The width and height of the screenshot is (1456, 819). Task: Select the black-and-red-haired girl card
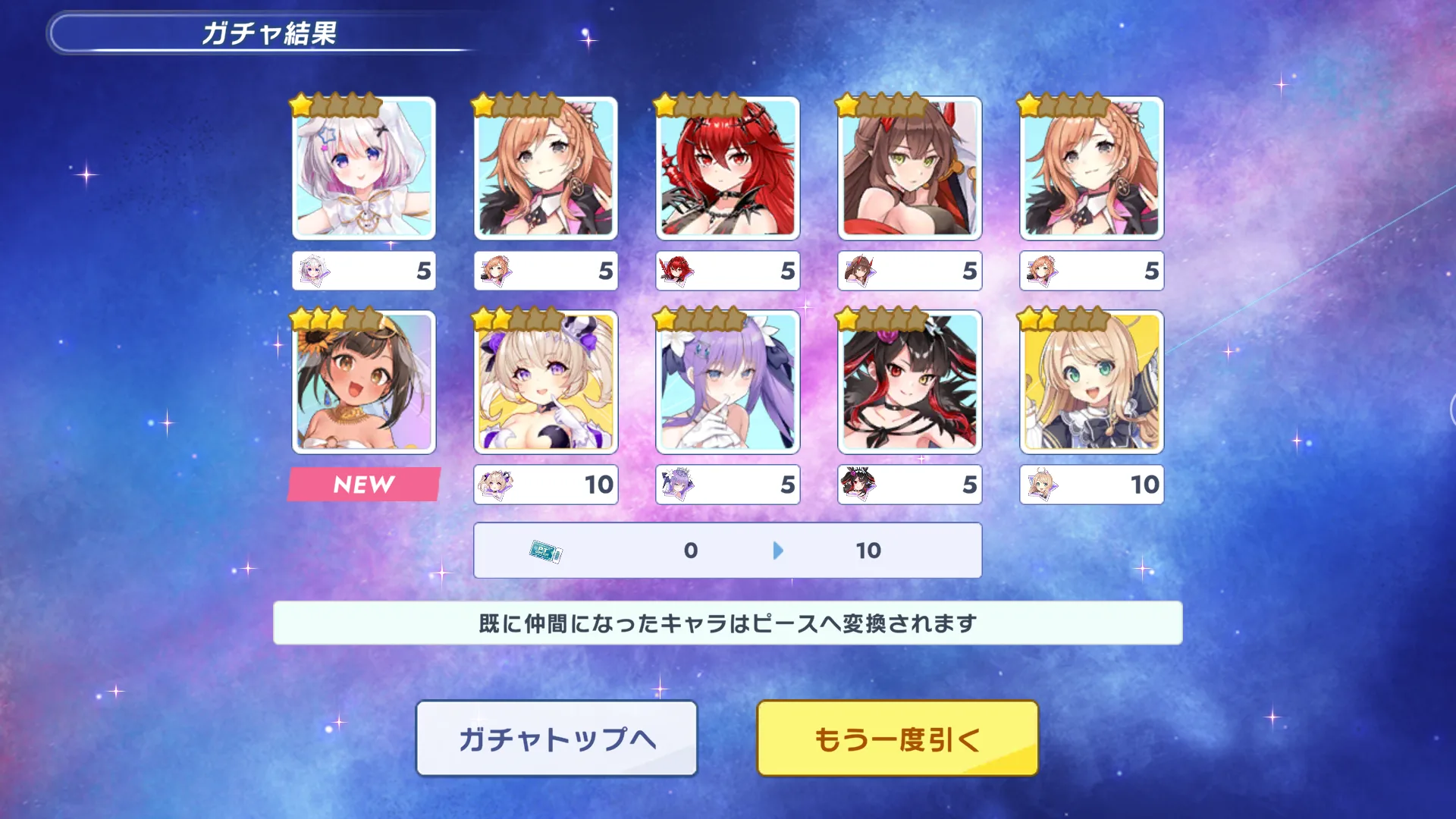(x=909, y=382)
